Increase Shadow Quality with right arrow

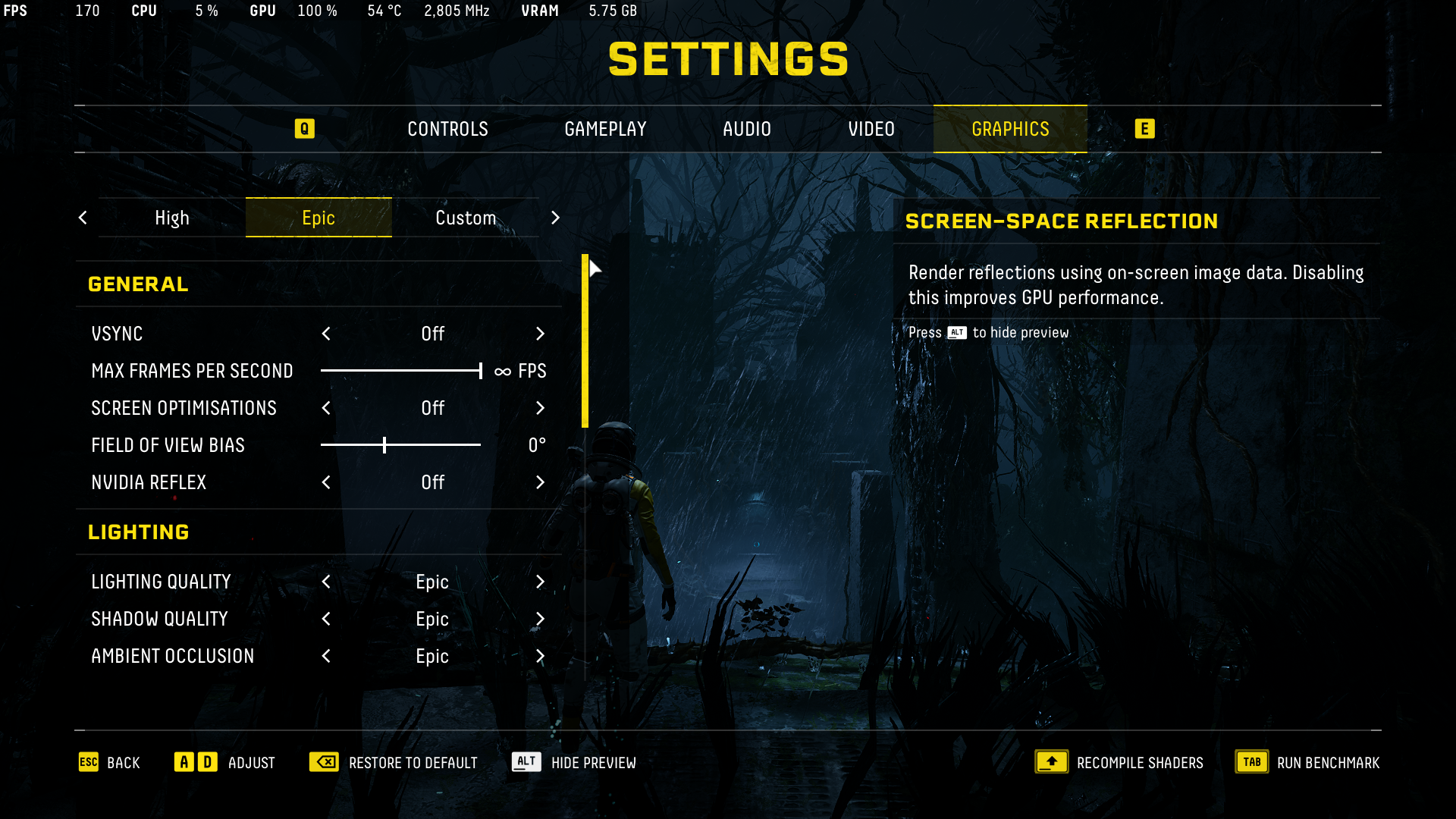point(540,619)
